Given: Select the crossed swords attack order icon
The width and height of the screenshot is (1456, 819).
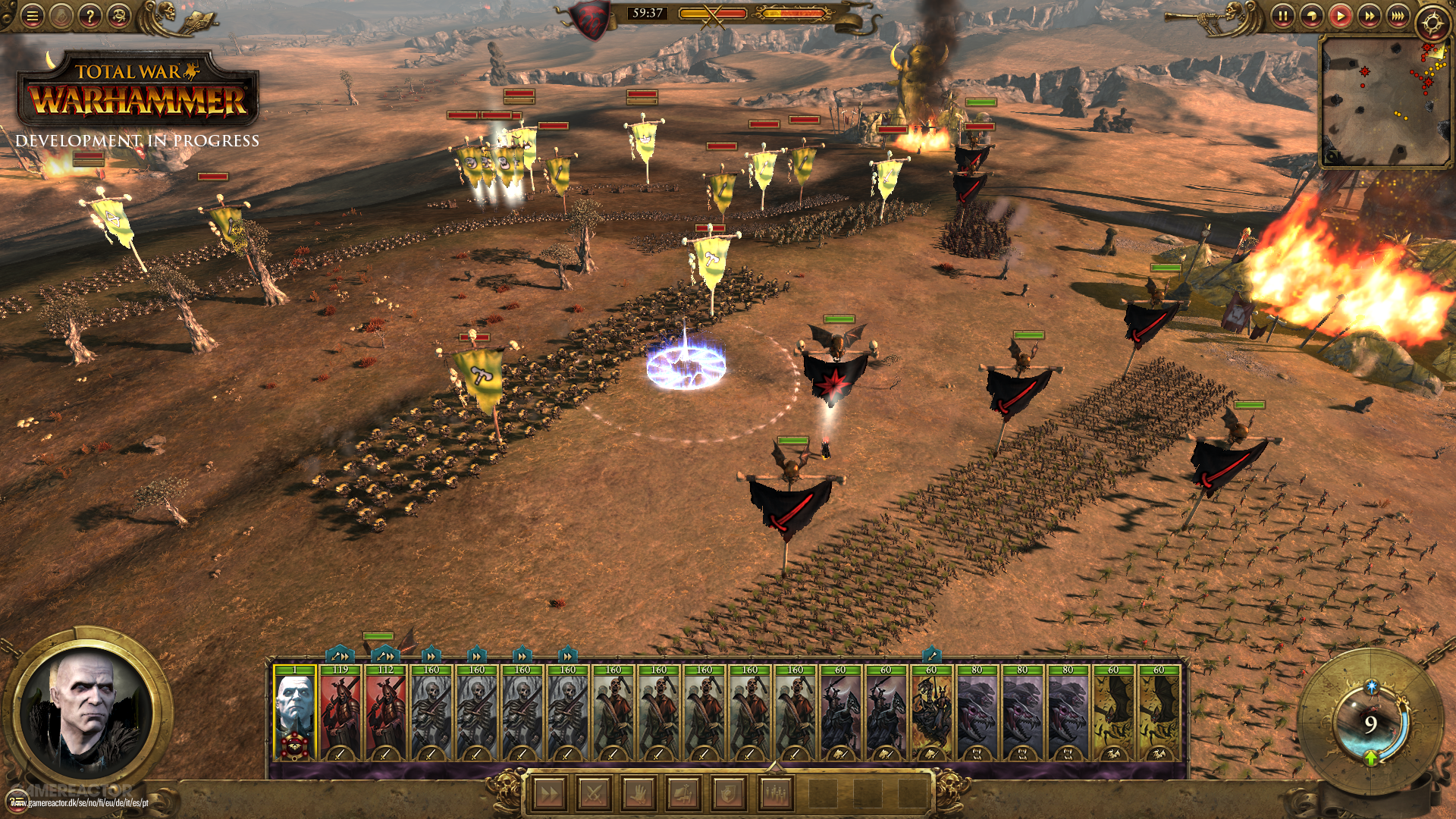Looking at the screenshot, I should pyautogui.click(x=594, y=792).
